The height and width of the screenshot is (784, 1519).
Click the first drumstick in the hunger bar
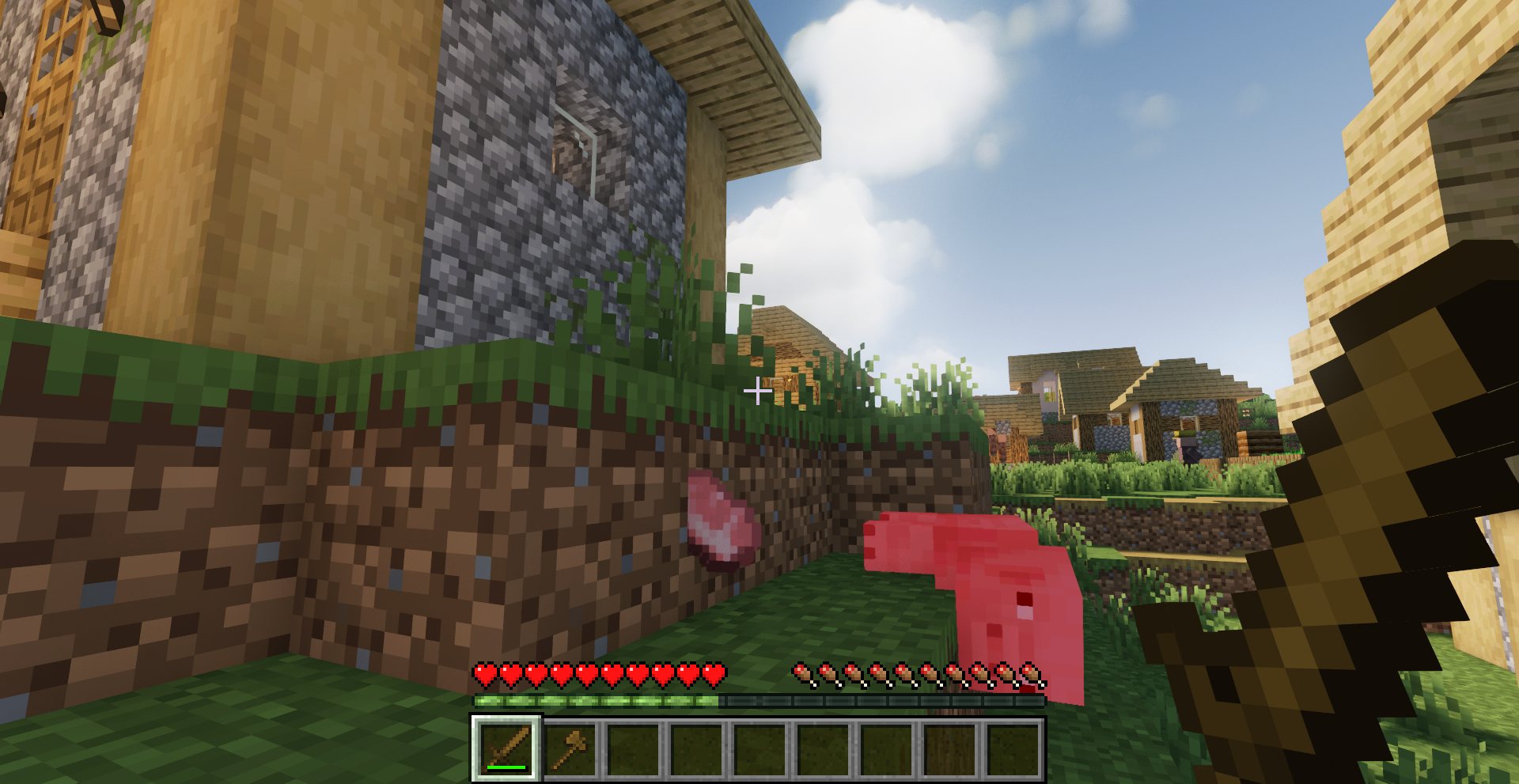tap(801, 674)
